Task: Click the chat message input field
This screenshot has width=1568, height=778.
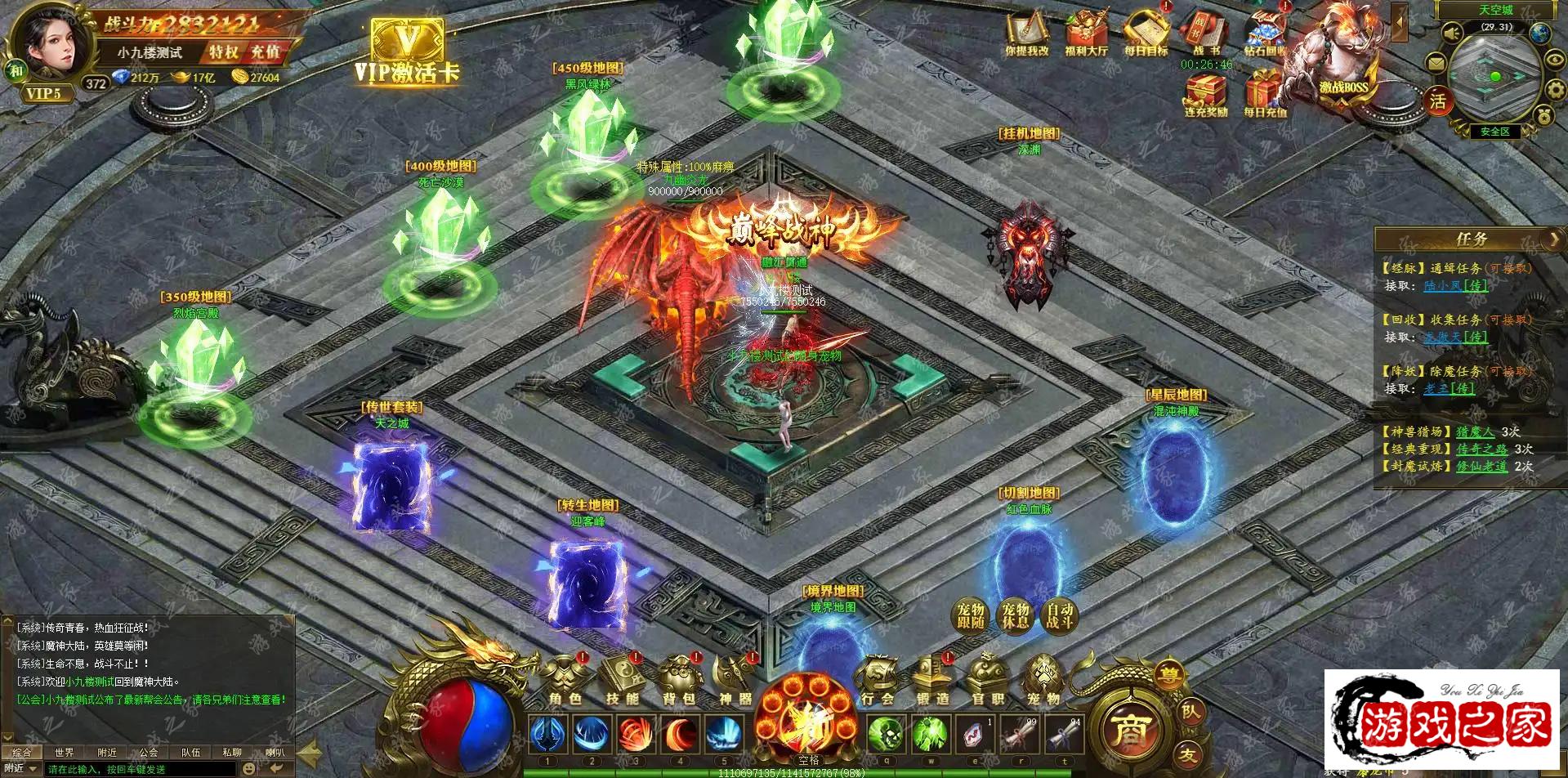Action: pyautogui.click(x=139, y=769)
